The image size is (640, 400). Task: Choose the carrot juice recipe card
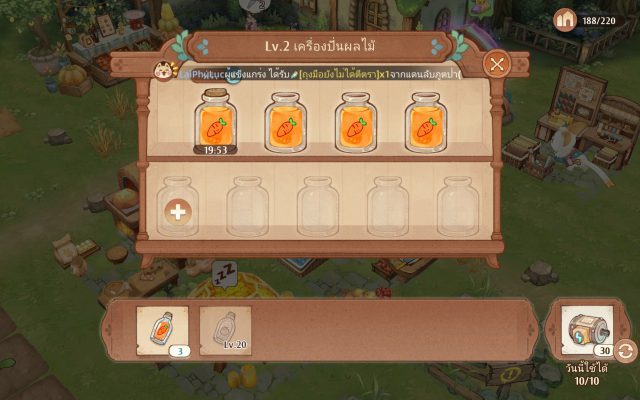(163, 328)
